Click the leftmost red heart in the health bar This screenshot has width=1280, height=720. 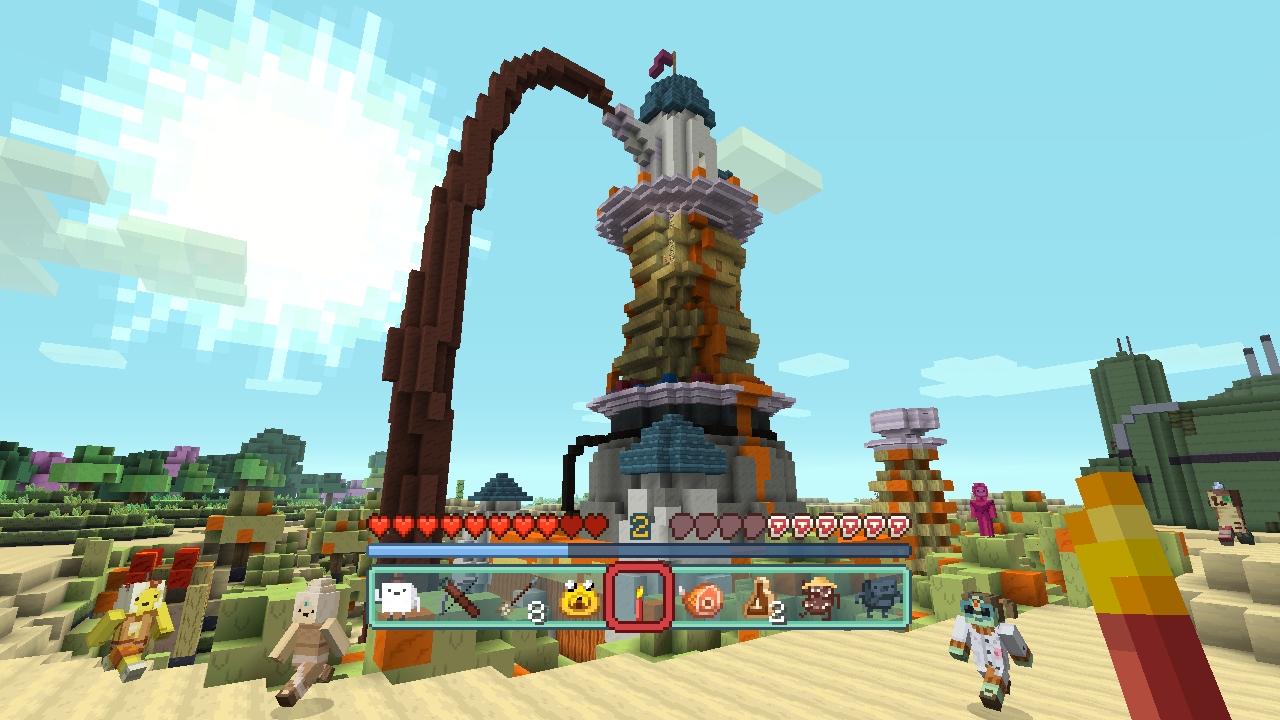click(x=378, y=524)
